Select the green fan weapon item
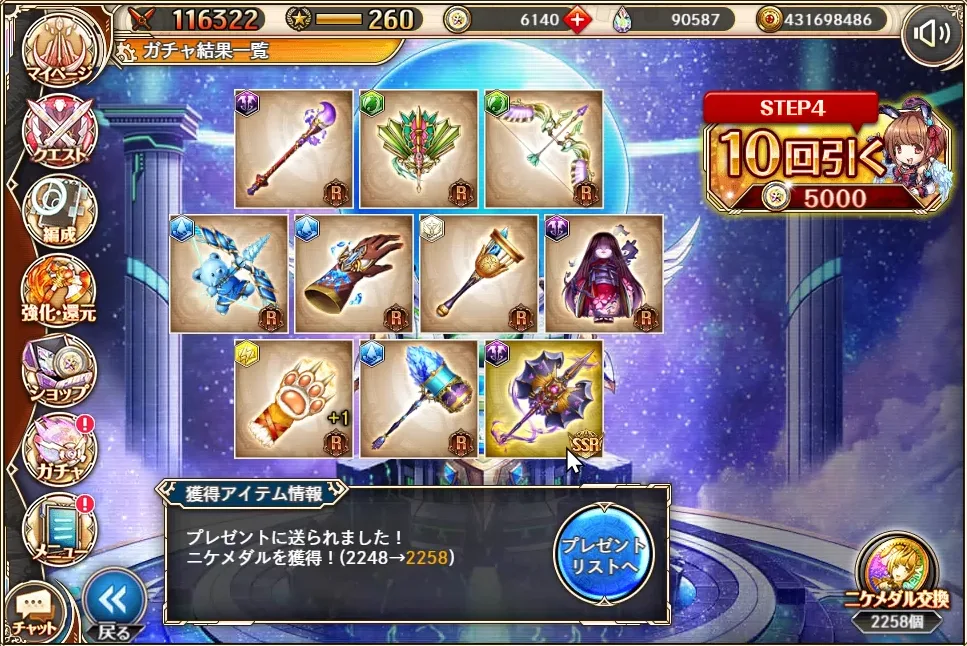This screenshot has height=646, width=967. point(419,149)
